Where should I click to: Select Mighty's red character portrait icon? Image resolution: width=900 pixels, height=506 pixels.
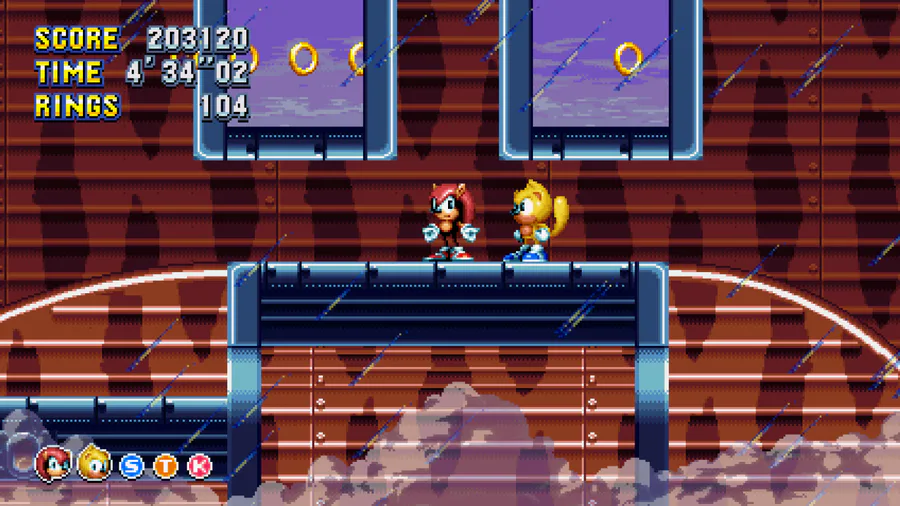[x=53, y=463]
